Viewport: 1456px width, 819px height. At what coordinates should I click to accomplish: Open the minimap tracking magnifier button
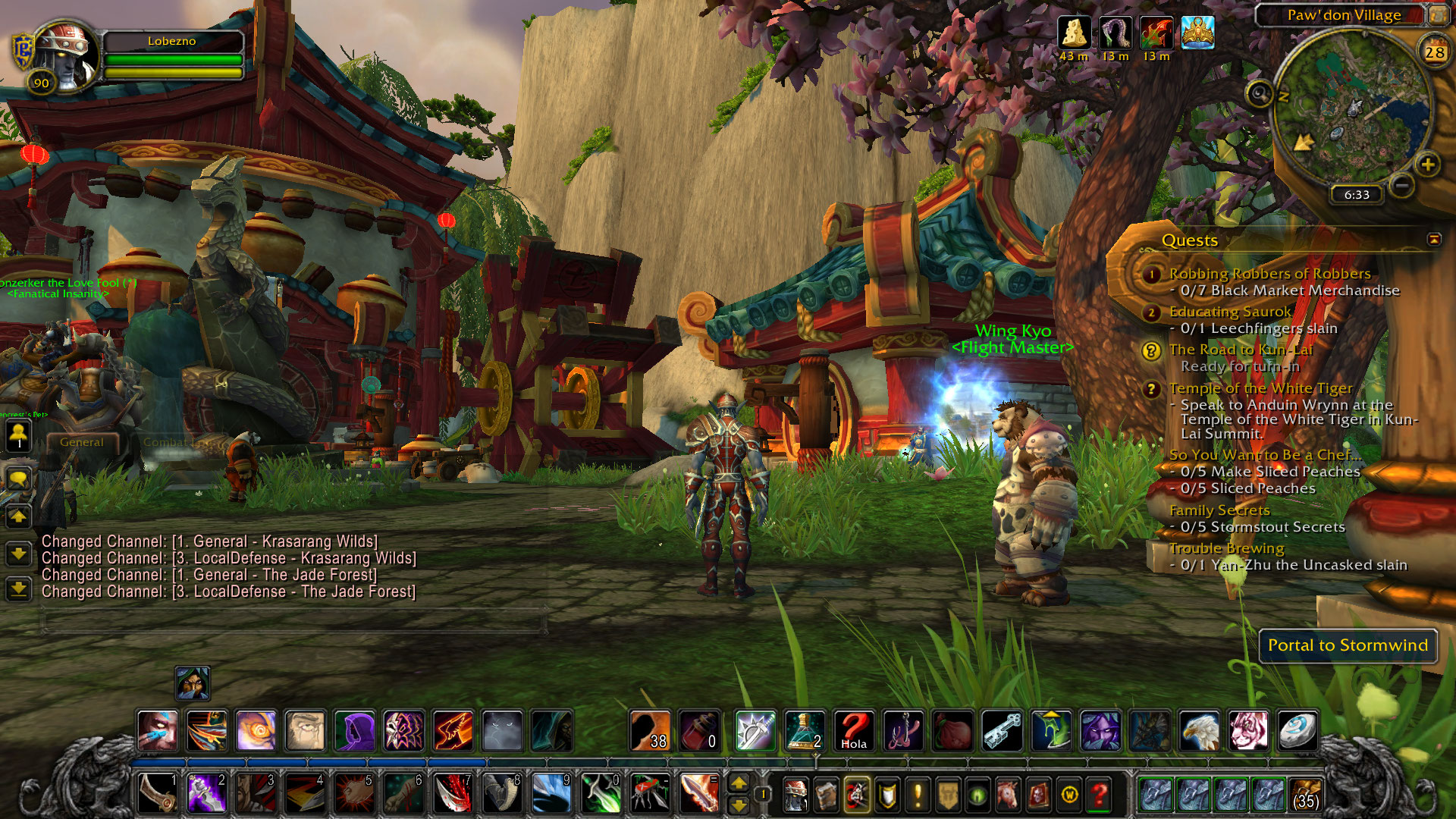coord(1259,94)
